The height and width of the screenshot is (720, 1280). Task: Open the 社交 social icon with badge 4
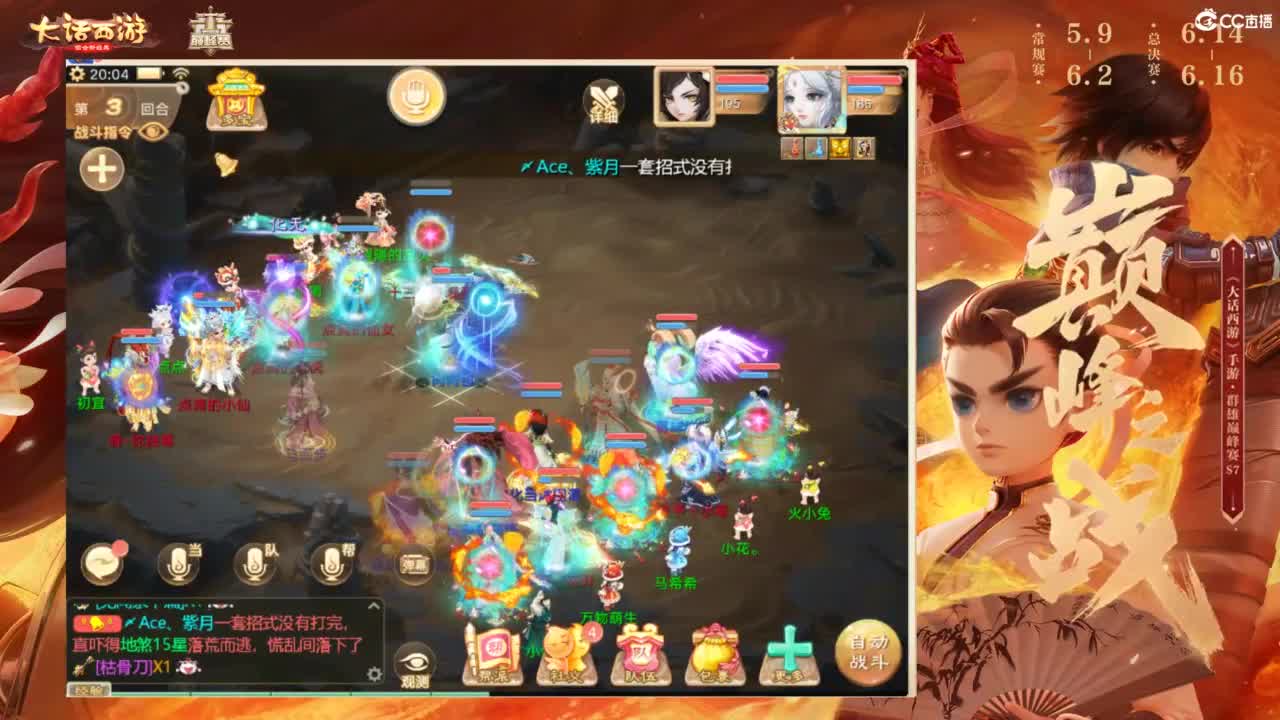tap(567, 652)
